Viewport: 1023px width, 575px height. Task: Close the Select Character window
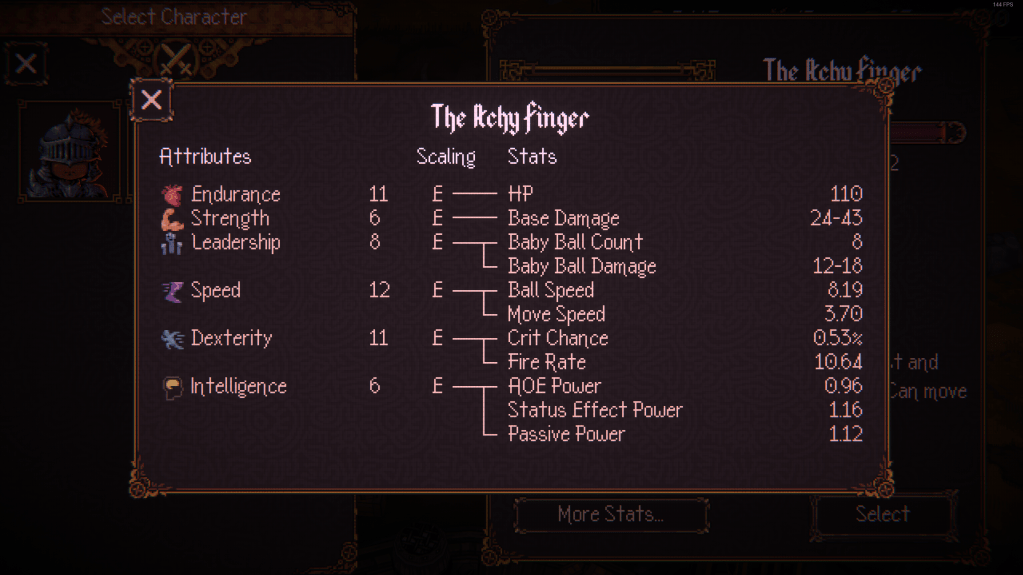pyautogui.click(x=26, y=65)
